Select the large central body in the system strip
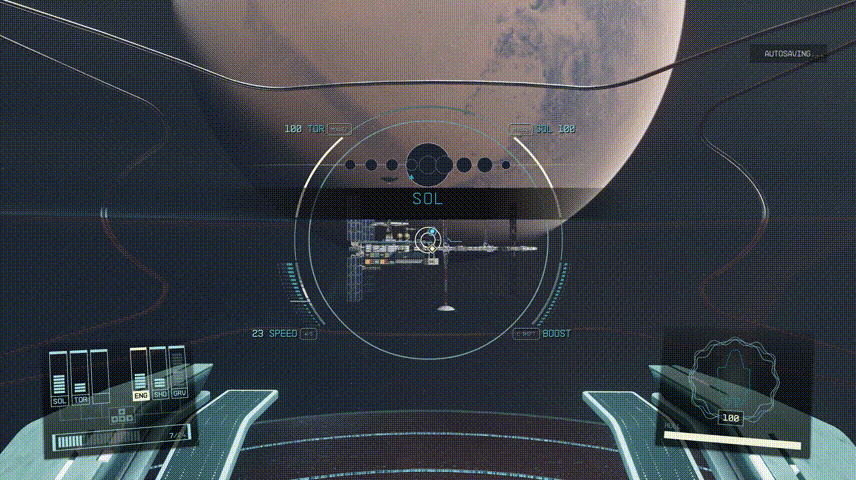This screenshot has width=856, height=480. pos(427,163)
